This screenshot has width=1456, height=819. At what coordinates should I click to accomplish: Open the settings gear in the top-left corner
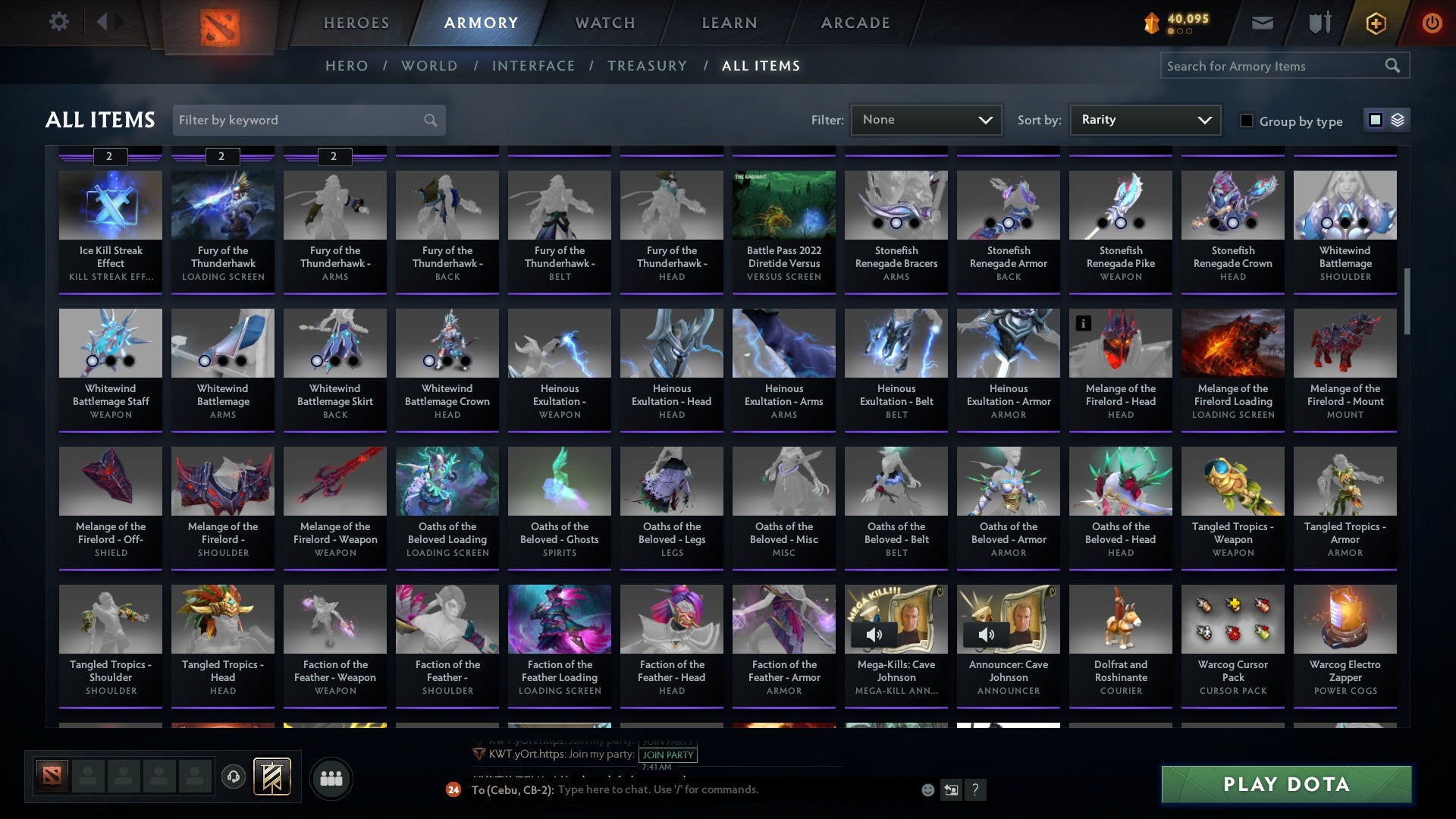(58, 22)
